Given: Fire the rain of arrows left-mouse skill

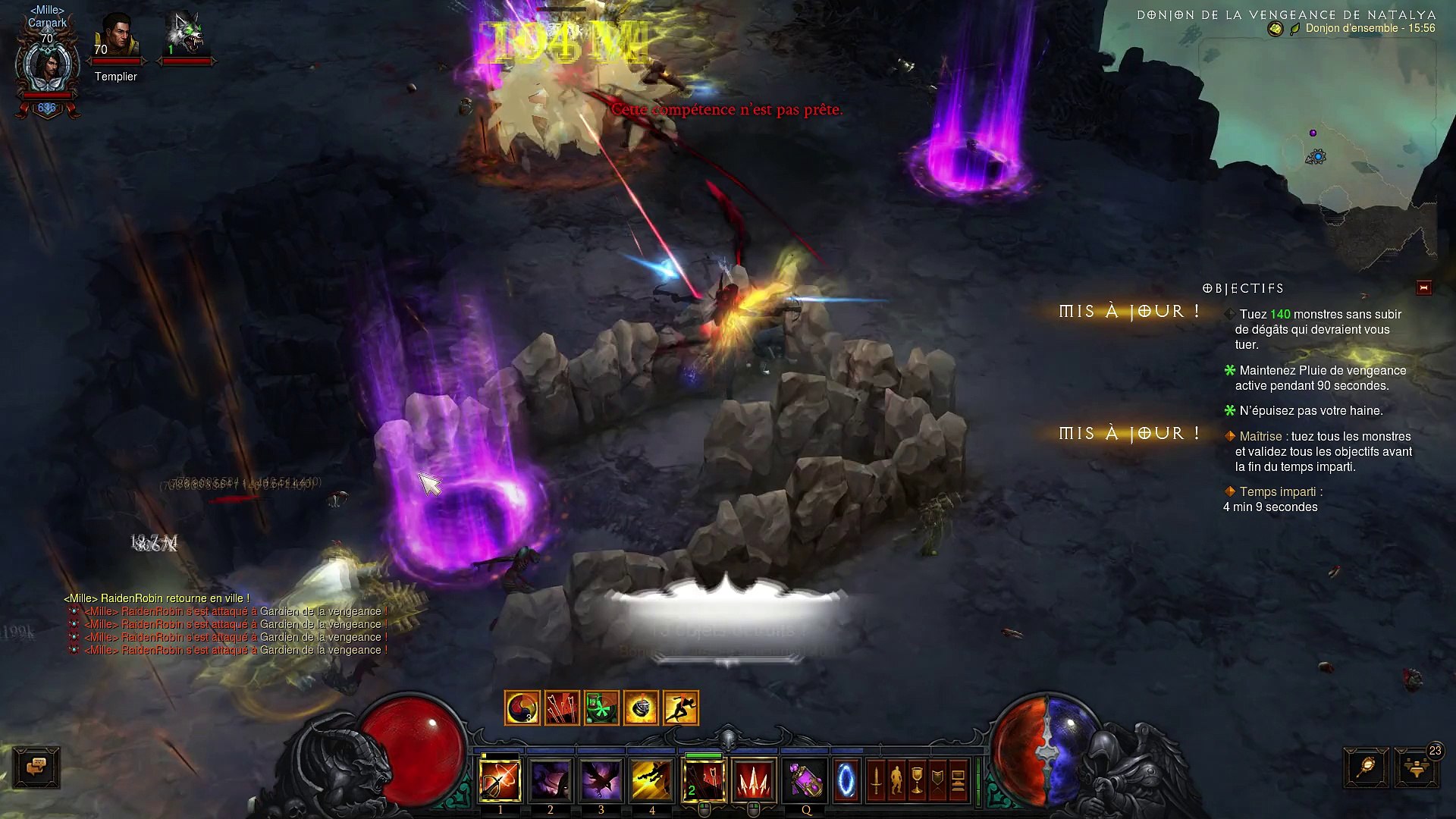Looking at the screenshot, I should [704, 780].
